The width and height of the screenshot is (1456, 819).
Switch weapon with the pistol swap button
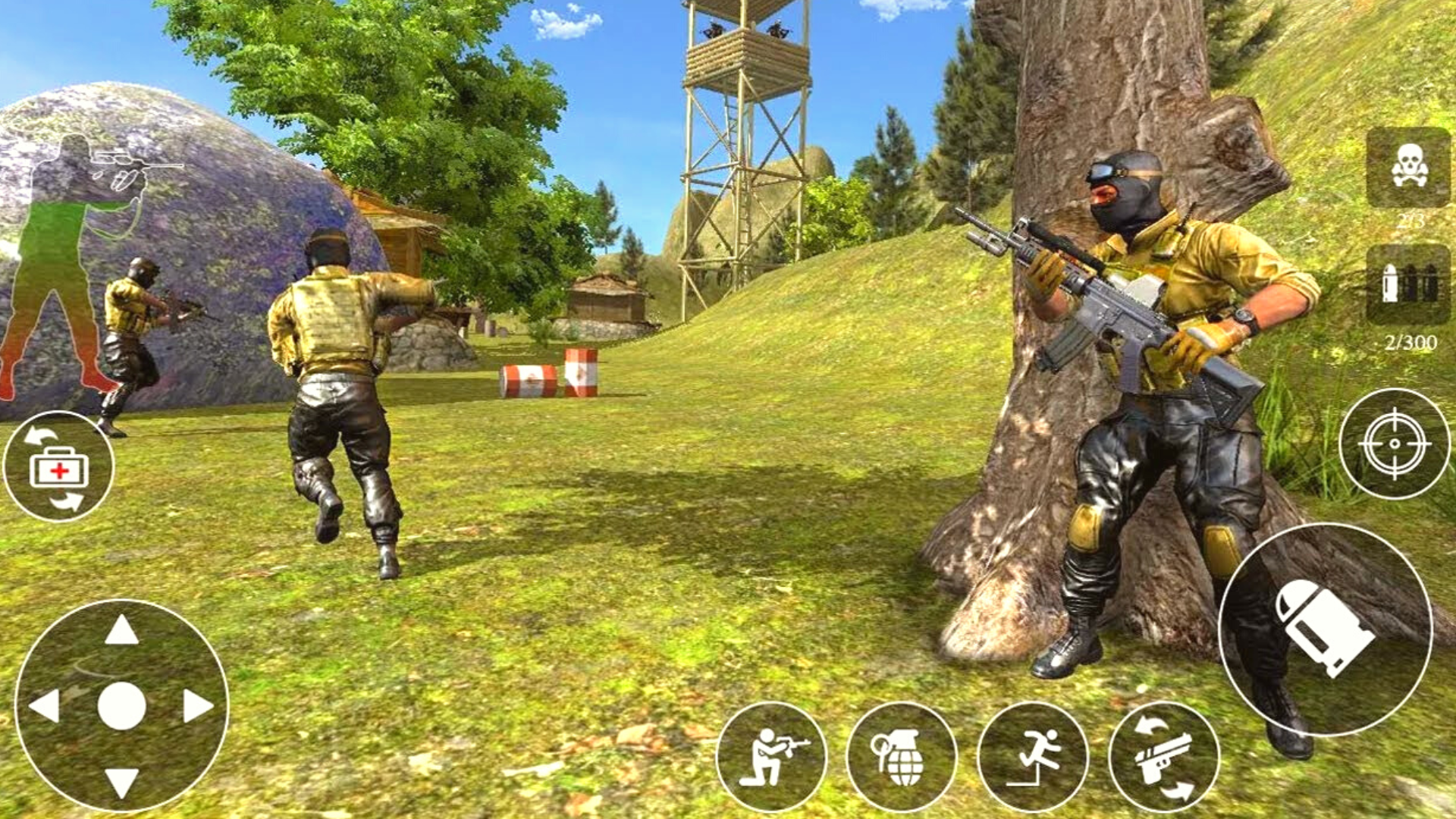pyautogui.click(x=1164, y=757)
